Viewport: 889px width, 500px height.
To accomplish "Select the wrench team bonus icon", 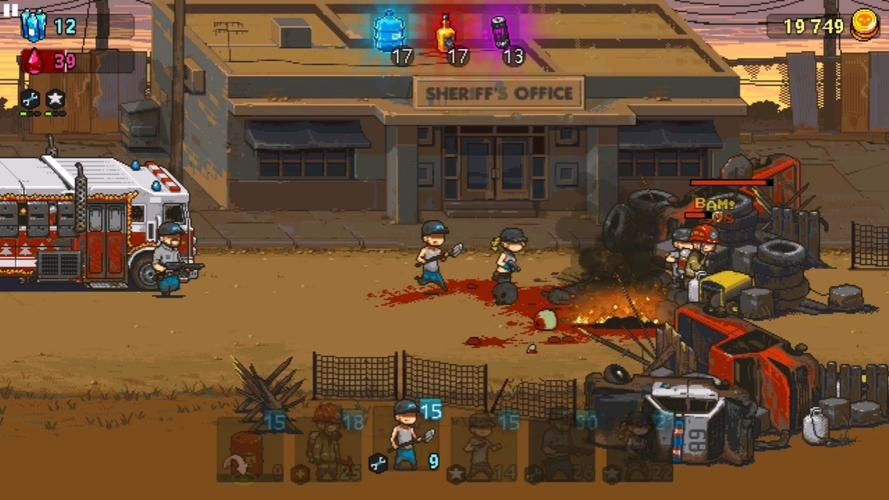I will pos(29,98).
